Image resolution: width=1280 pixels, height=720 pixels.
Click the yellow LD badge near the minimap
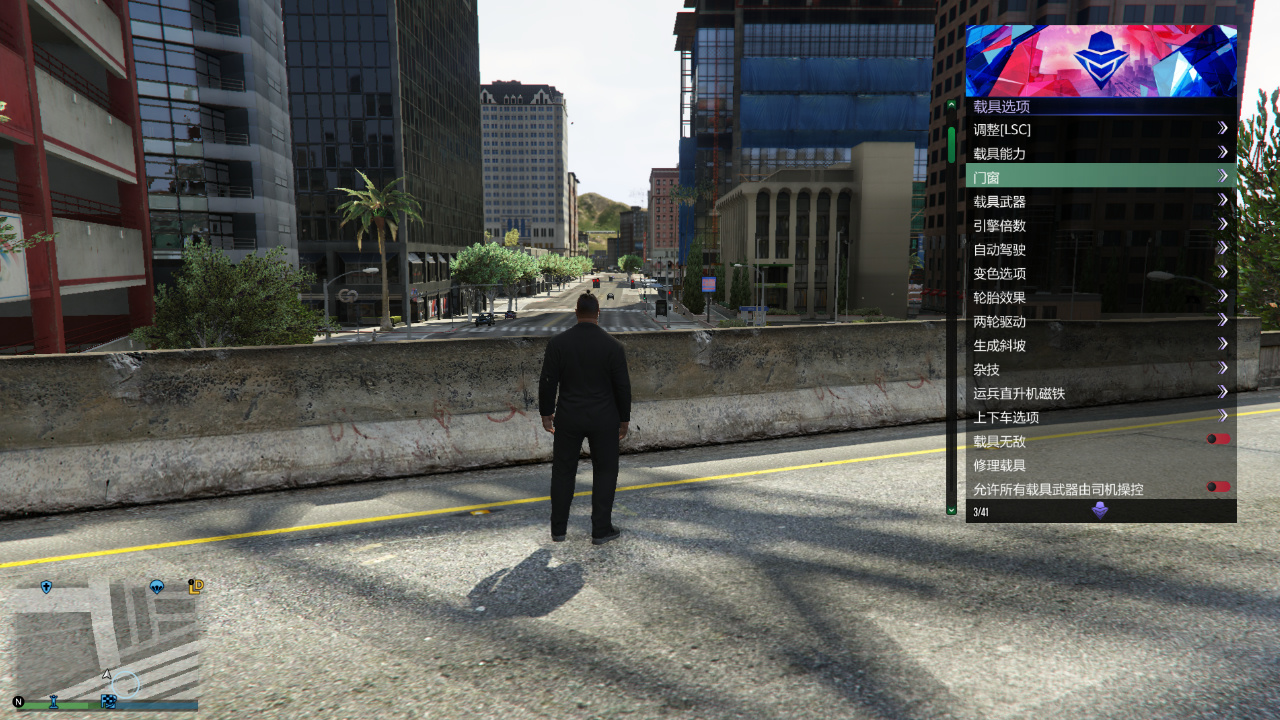[196, 588]
